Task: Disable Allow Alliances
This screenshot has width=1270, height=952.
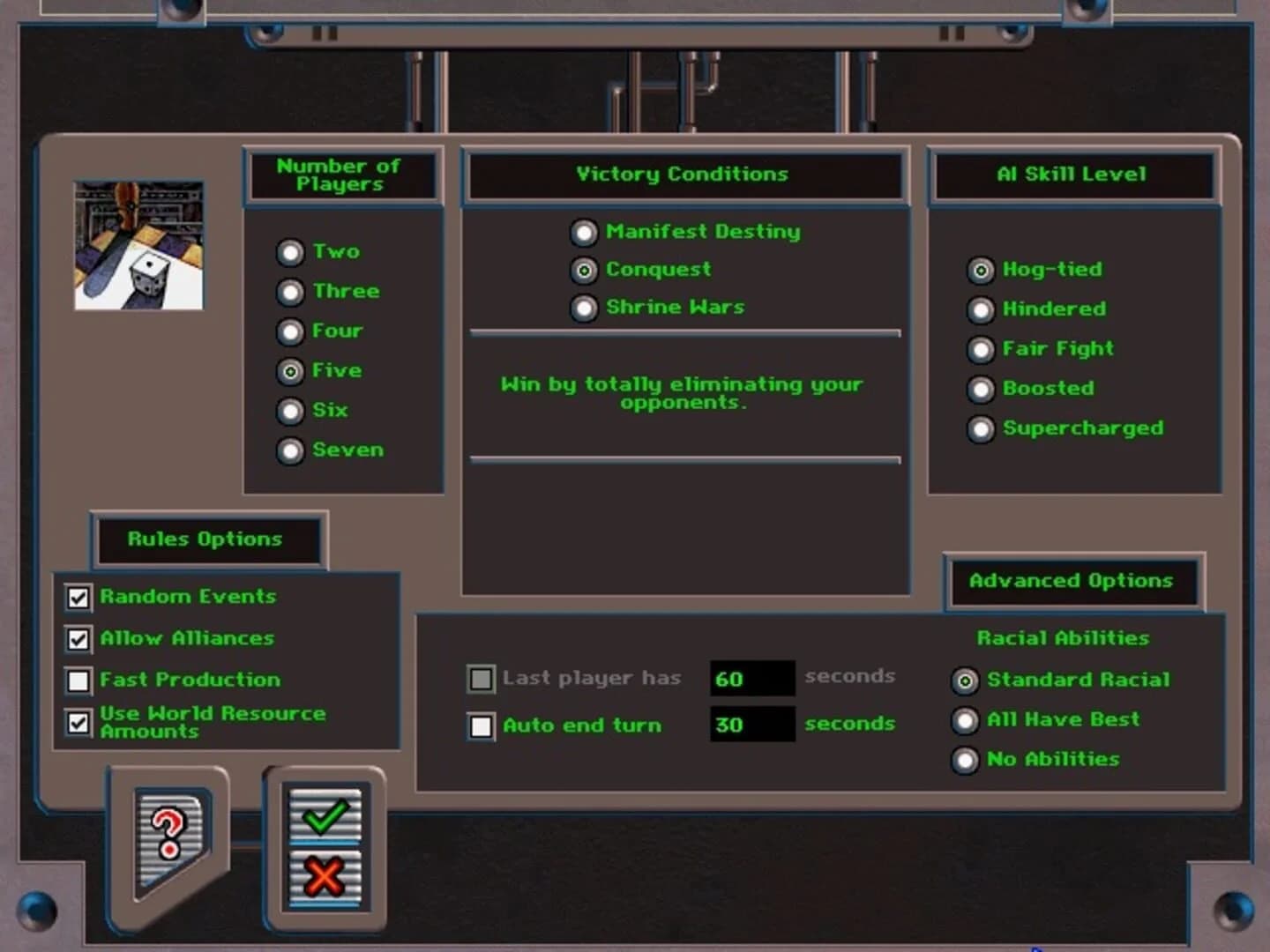Action: click(x=78, y=639)
